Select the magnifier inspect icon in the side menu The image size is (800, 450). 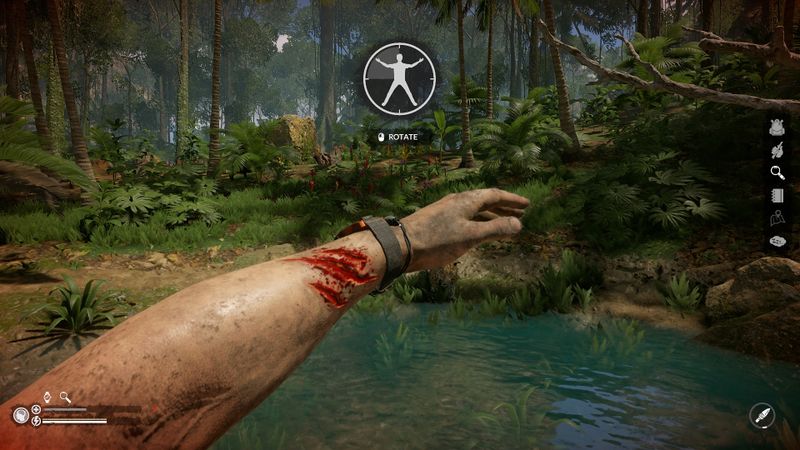click(777, 172)
